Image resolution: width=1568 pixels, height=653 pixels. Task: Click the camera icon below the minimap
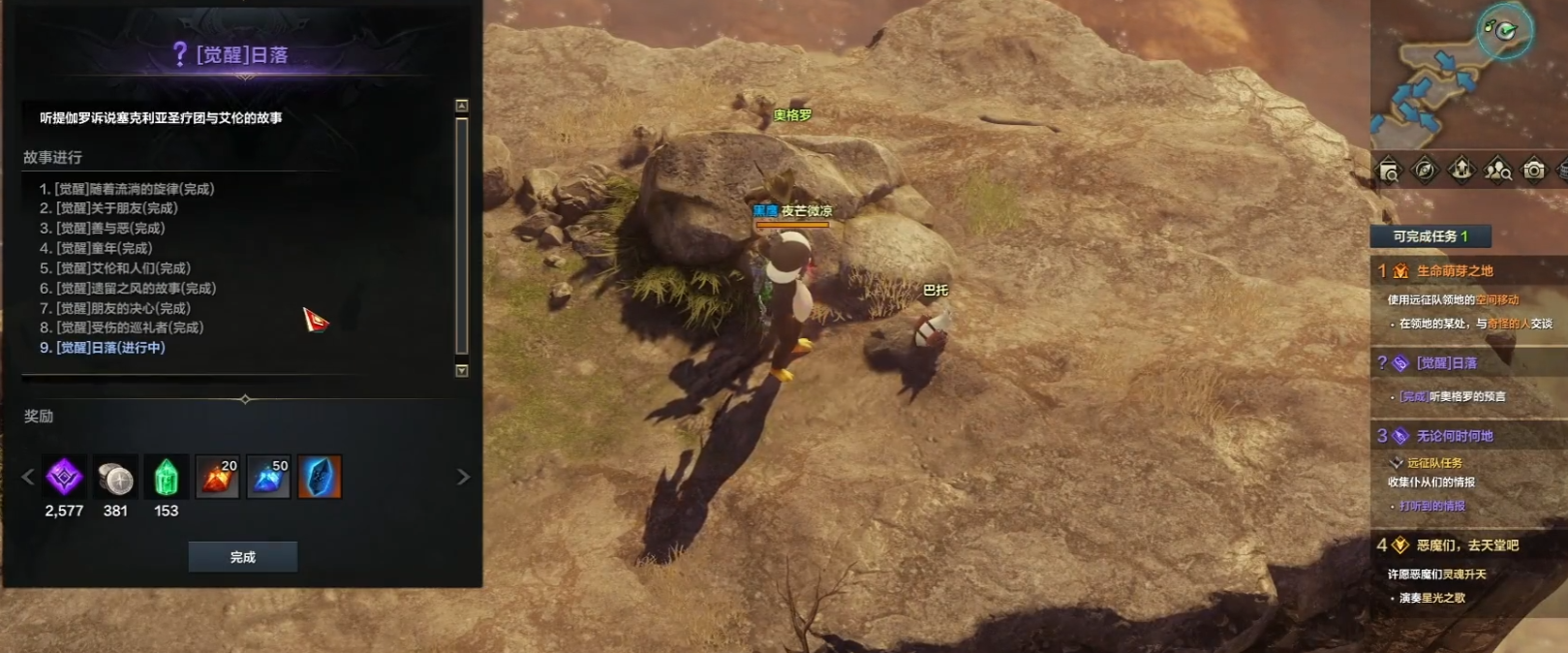coord(1534,171)
